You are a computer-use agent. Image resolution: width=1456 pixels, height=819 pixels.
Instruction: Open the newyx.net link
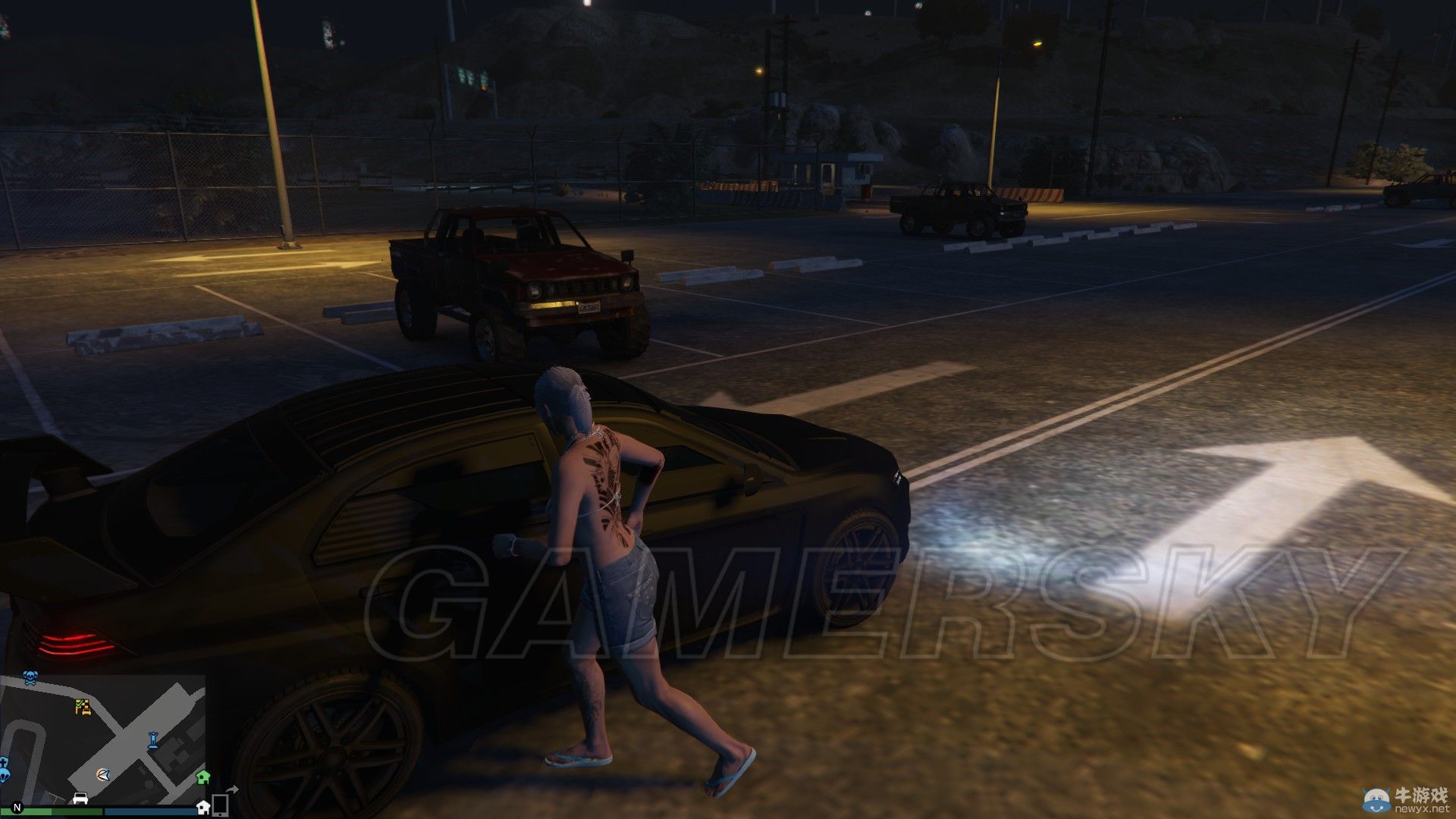(1421, 808)
